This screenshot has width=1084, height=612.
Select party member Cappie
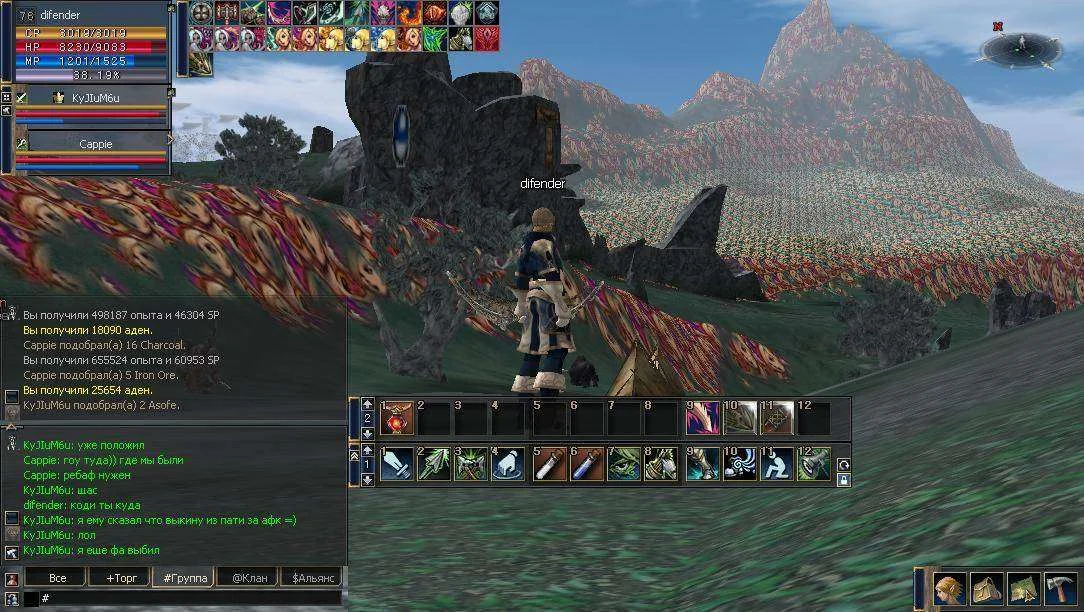pos(95,144)
